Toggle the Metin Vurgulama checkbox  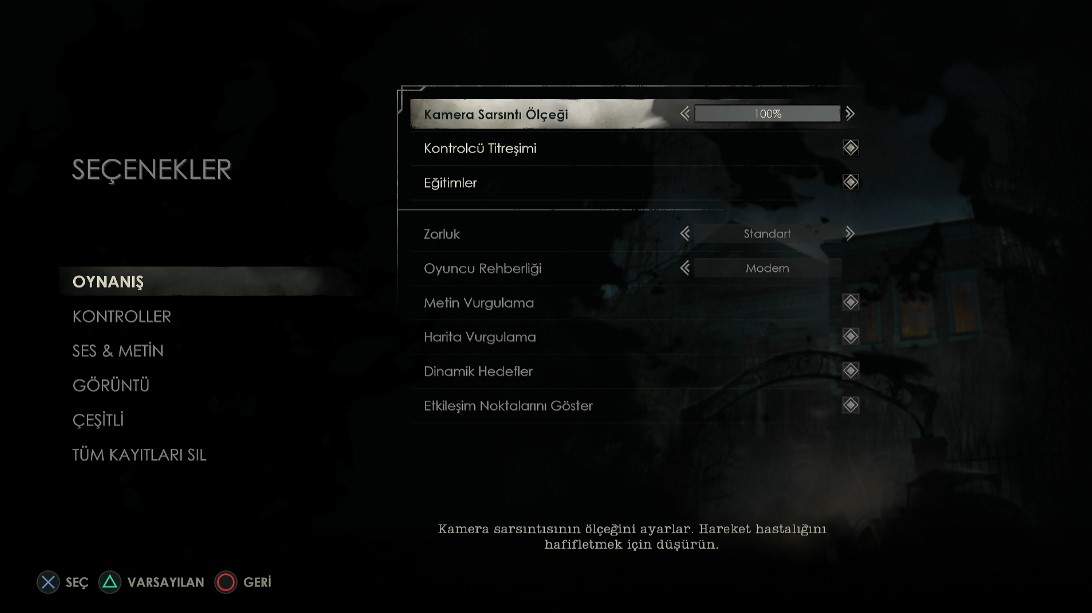coord(850,302)
